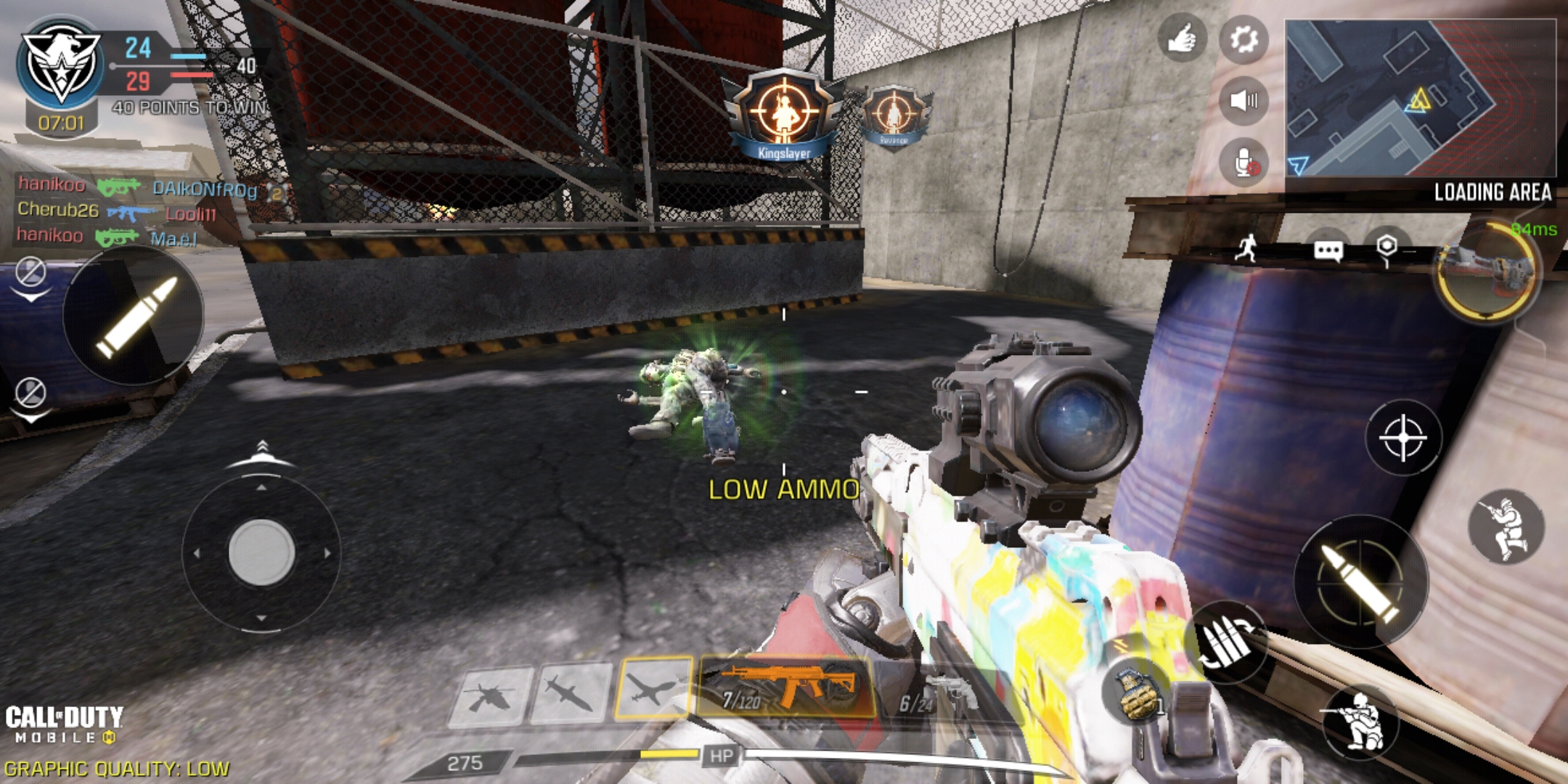Aim down sights with crosshair button
The image size is (1568, 784).
(x=1402, y=438)
